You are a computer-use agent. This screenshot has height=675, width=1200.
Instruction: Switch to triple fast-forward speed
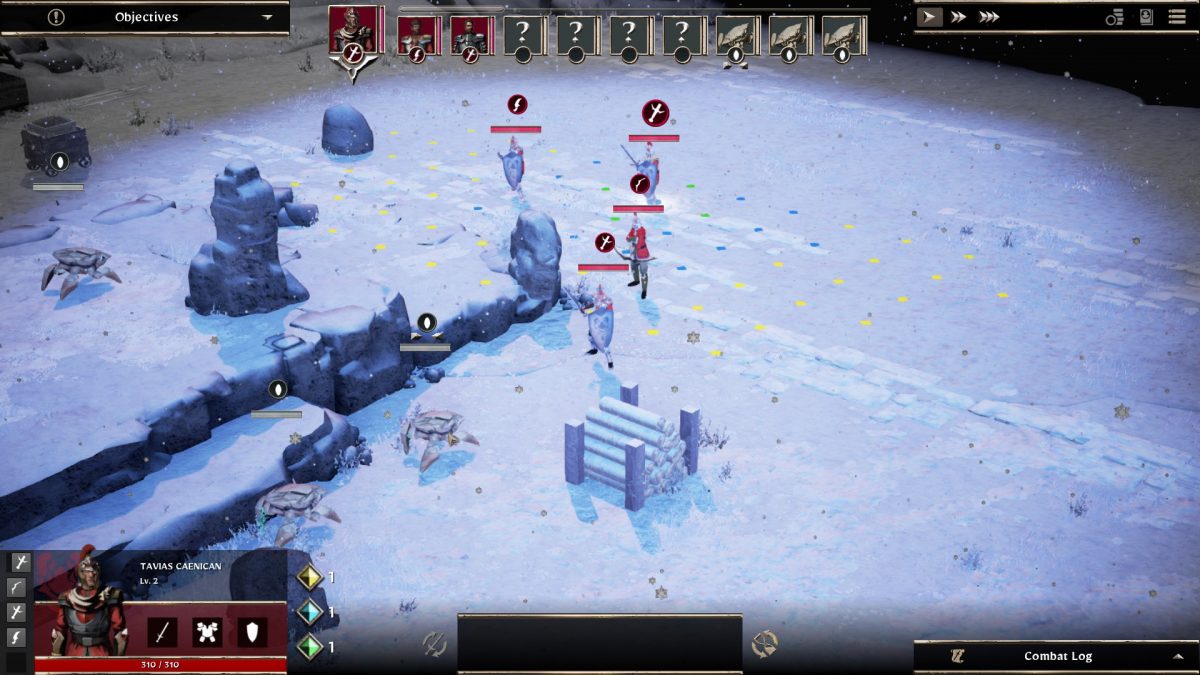pos(988,17)
